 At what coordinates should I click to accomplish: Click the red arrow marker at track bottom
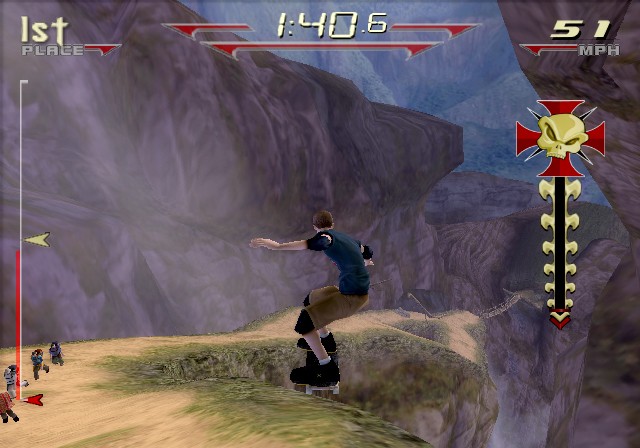[34, 400]
